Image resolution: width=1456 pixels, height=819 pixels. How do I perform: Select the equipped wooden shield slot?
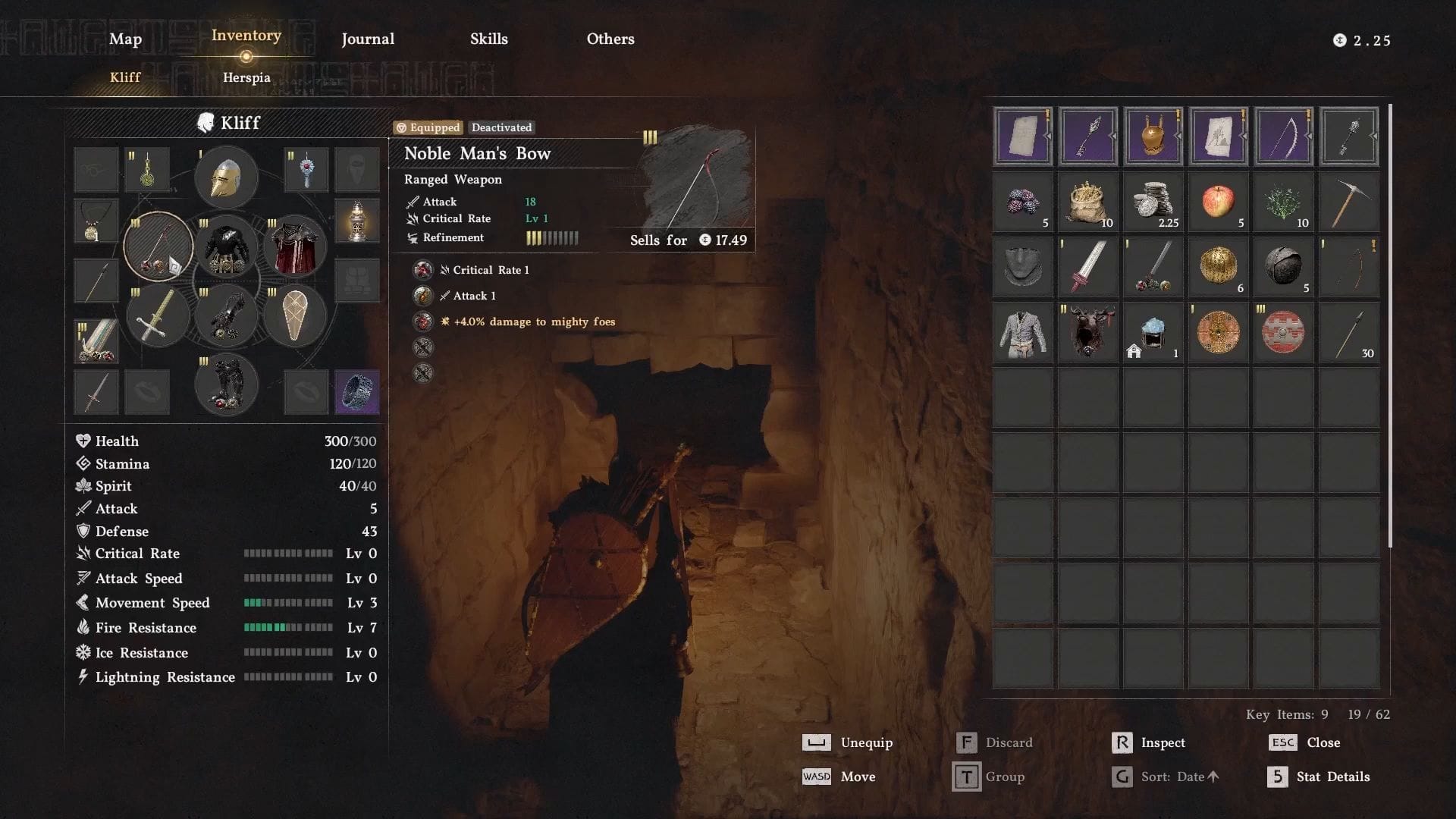294,315
